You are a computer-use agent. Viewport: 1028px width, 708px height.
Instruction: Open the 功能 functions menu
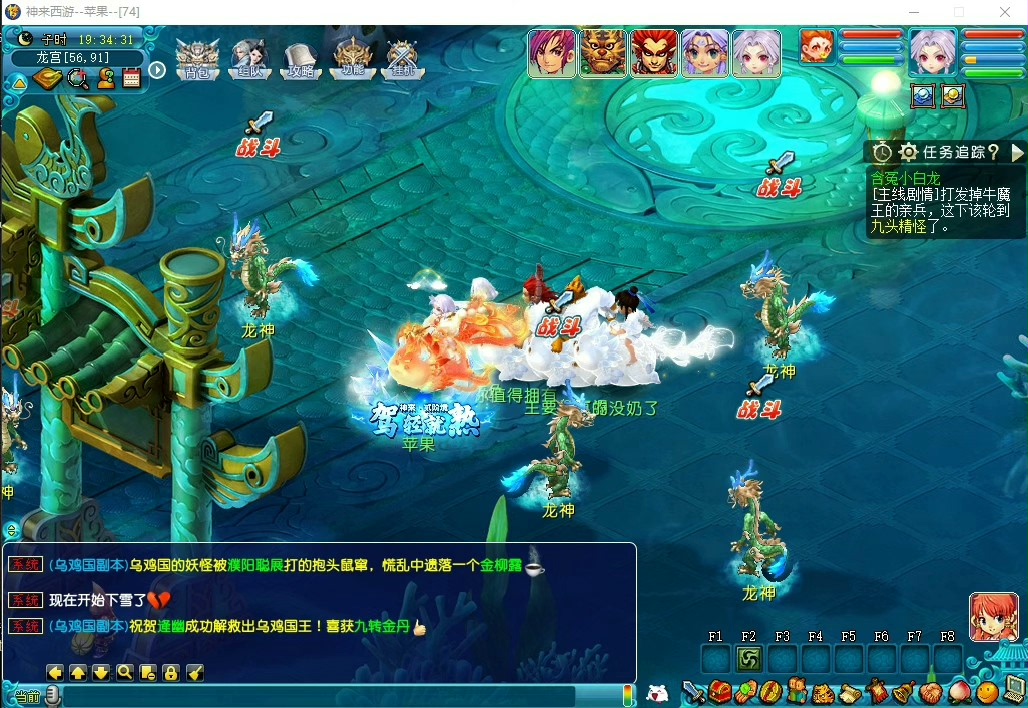(352, 59)
